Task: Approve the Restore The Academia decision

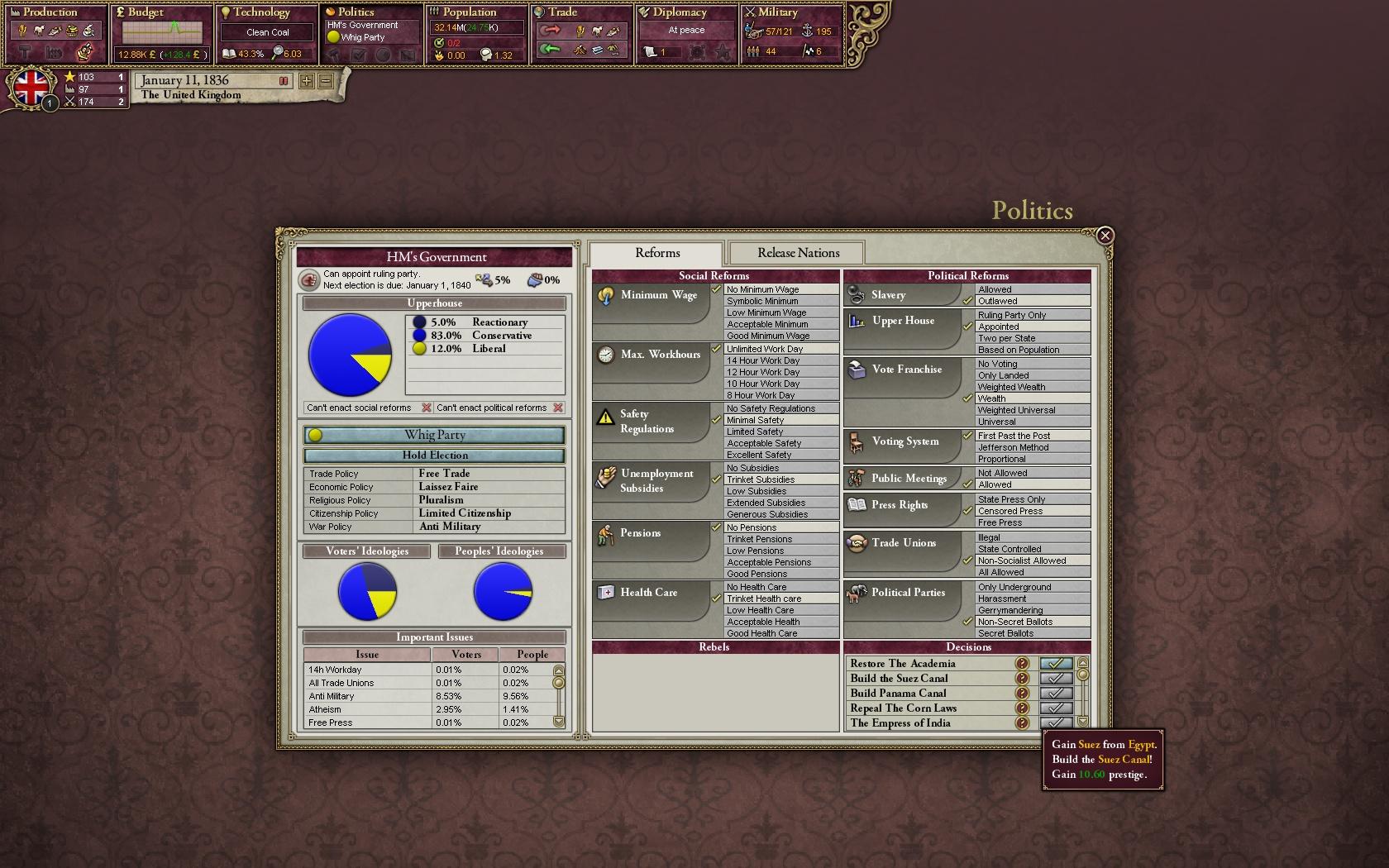Action: (1056, 663)
